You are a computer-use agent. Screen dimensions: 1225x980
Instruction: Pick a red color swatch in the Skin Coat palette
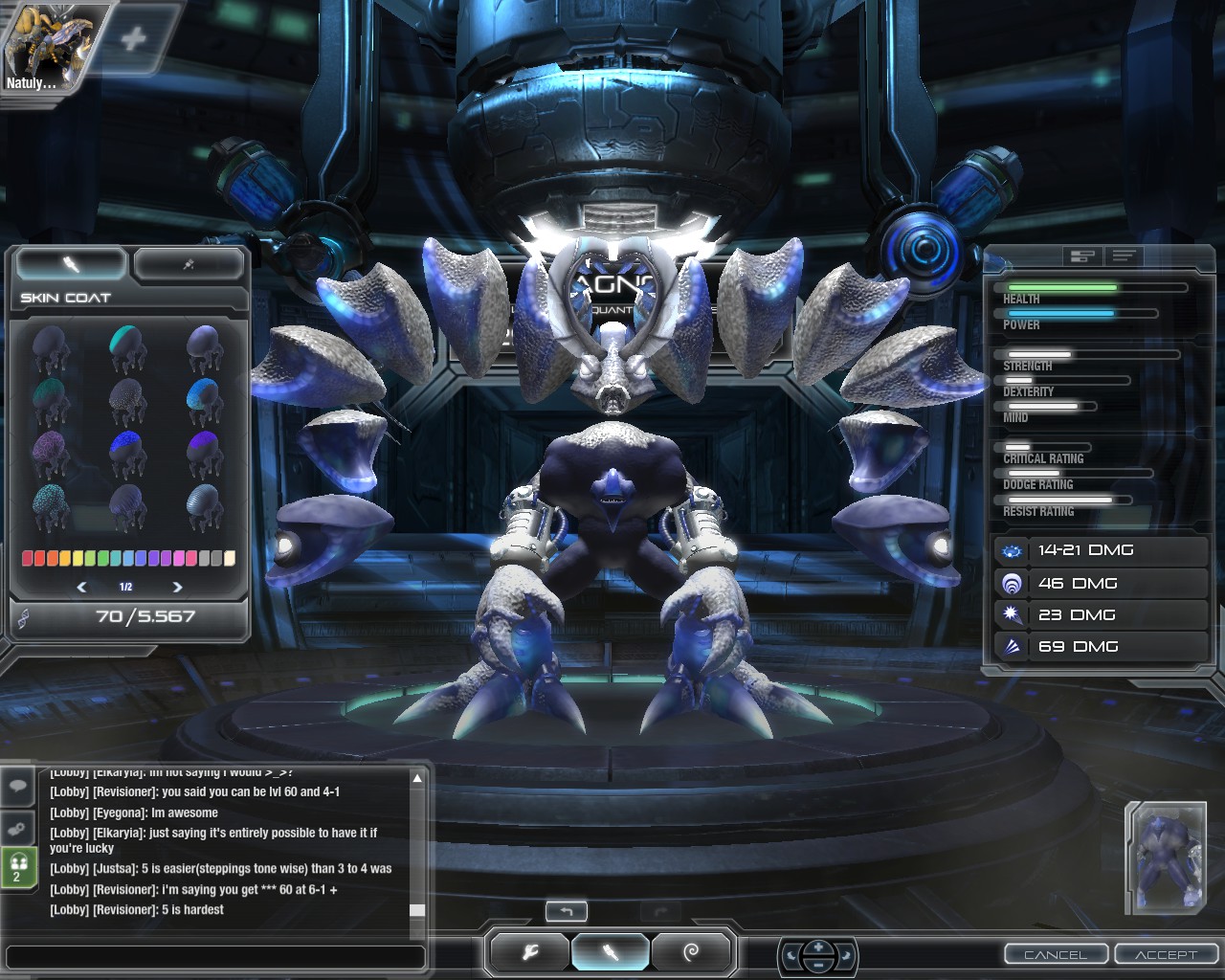[x=27, y=558]
